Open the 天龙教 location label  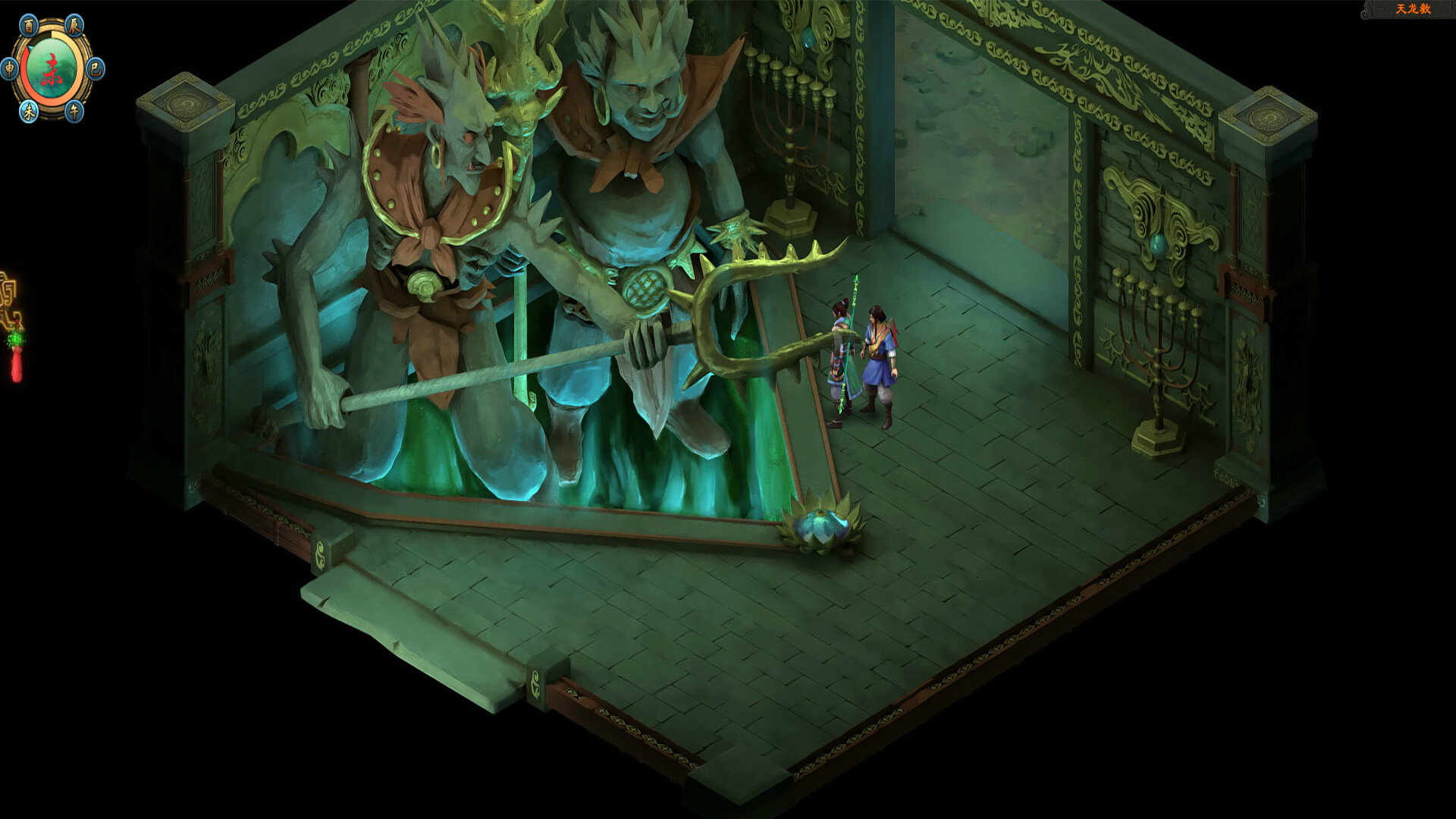coord(1413,9)
